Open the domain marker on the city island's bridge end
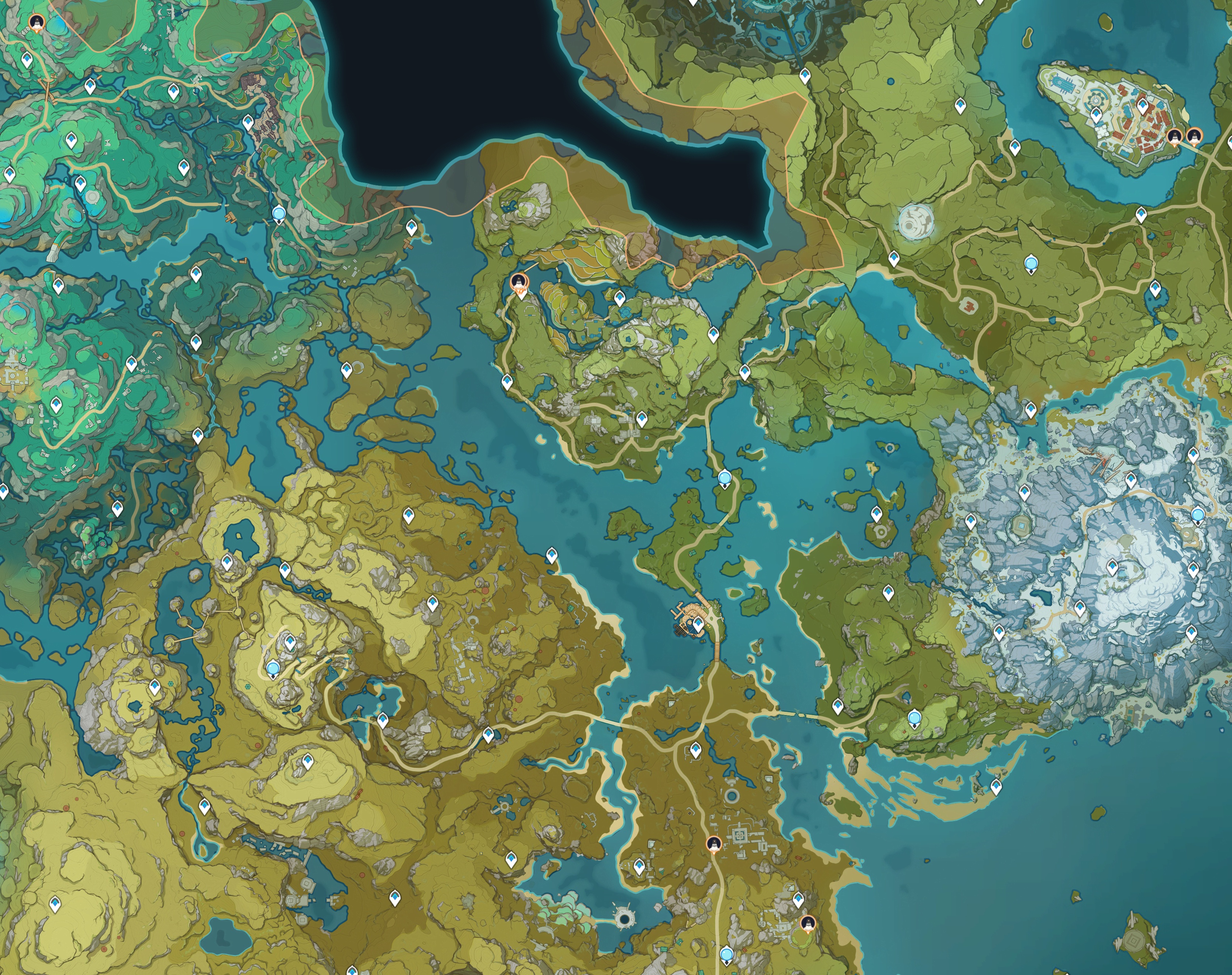The width and height of the screenshot is (1232, 975). [x=1193, y=137]
